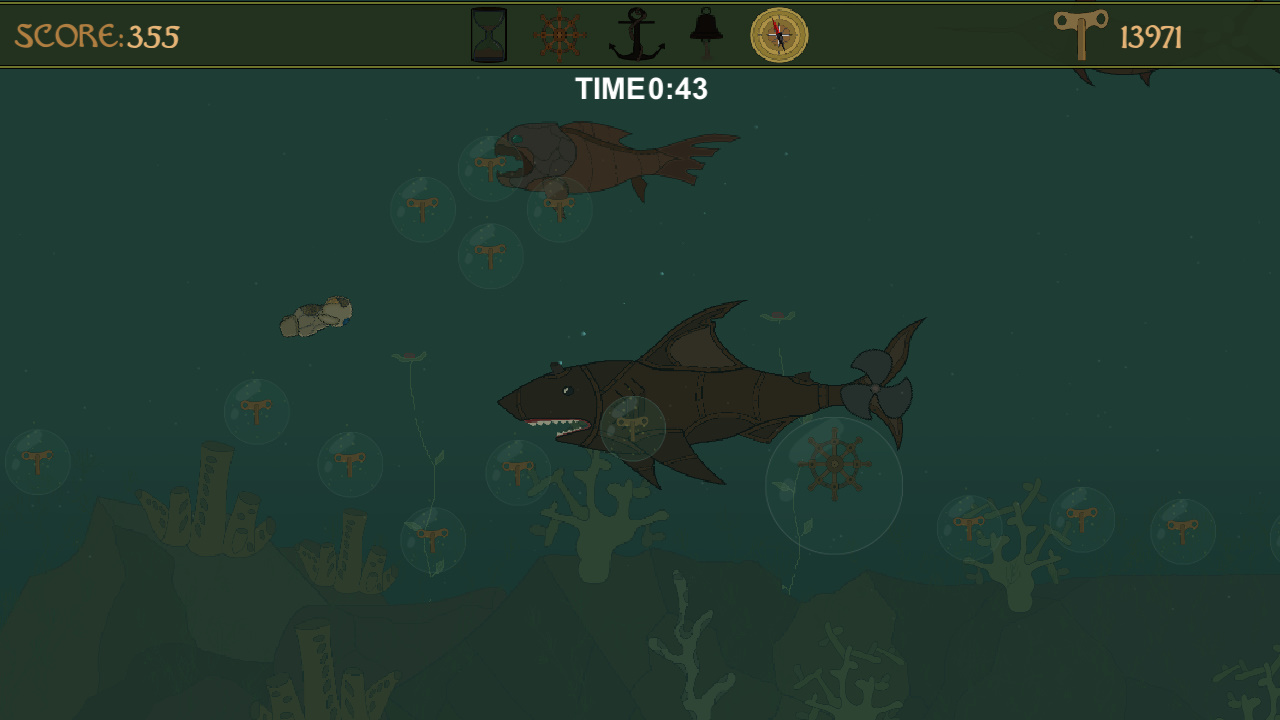1280x720 pixels.
Task: Open the TIME 0:43 display
Action: [x=643, y=89]
